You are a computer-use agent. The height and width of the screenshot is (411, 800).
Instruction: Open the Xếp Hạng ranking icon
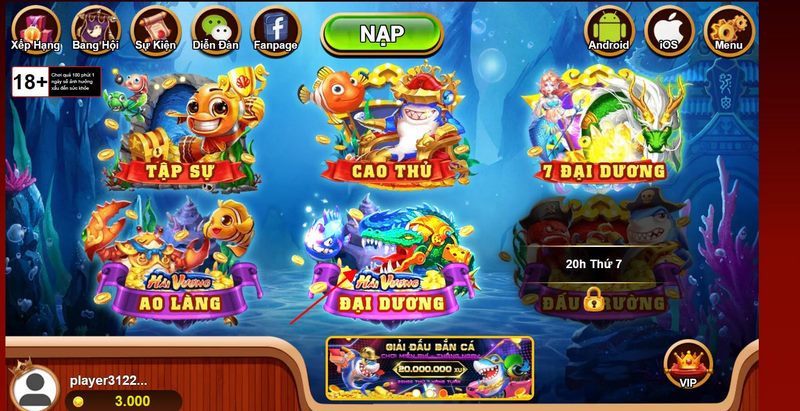[36, 27]
